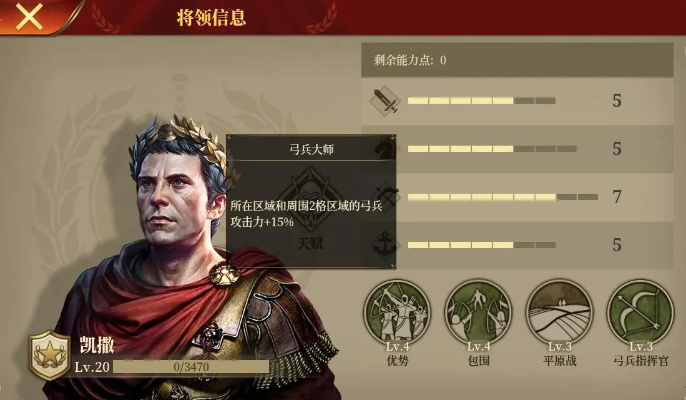
Task: Select the 优势 skill icon
Action: coord(397,311)
